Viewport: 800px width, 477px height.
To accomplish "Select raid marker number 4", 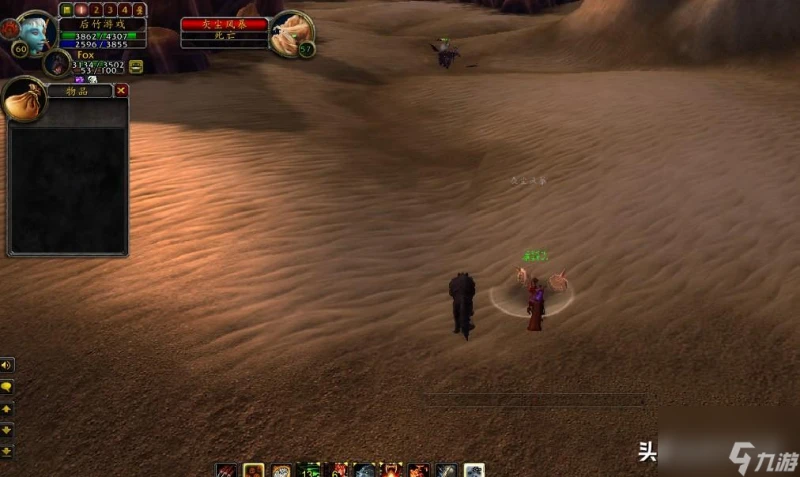I will click(x=125, y=9).
